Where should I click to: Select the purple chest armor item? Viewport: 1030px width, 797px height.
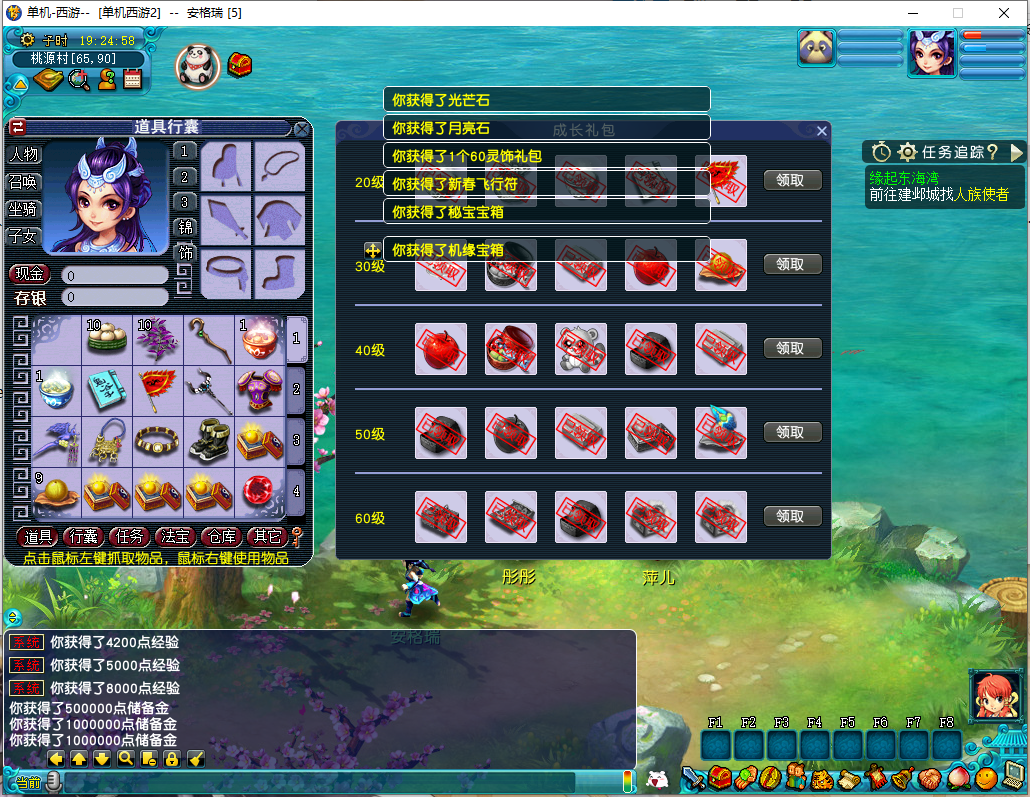pos(260,390)
